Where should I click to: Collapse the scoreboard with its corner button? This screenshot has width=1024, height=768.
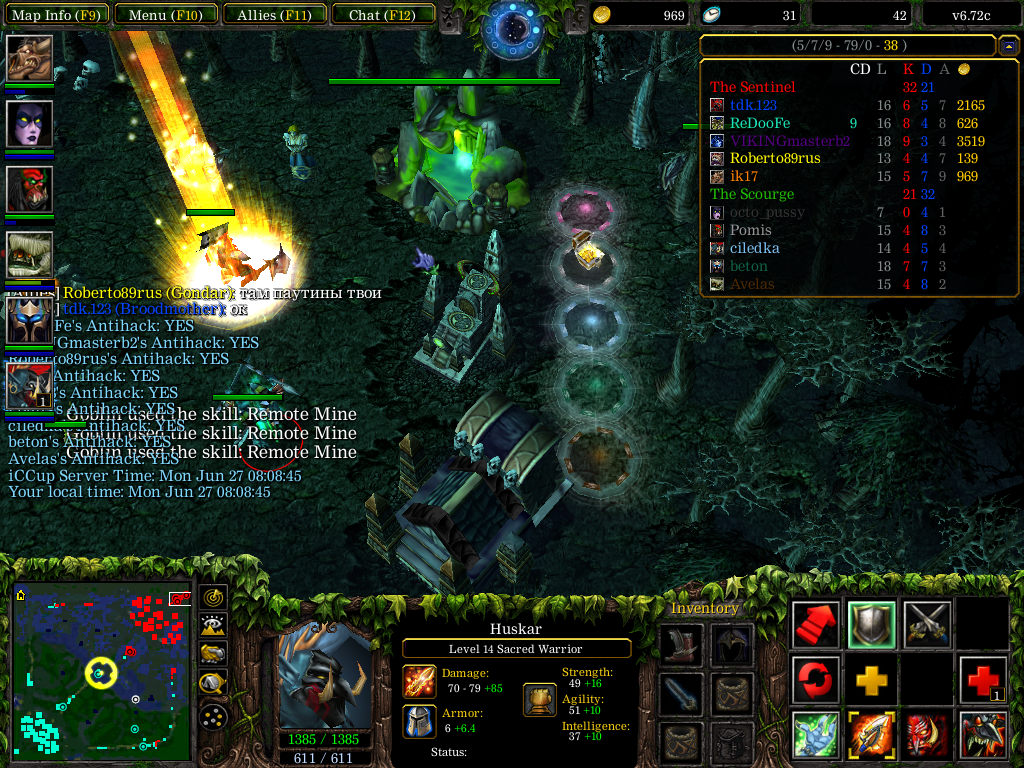pyautogui.click(x=1008, y=46)
